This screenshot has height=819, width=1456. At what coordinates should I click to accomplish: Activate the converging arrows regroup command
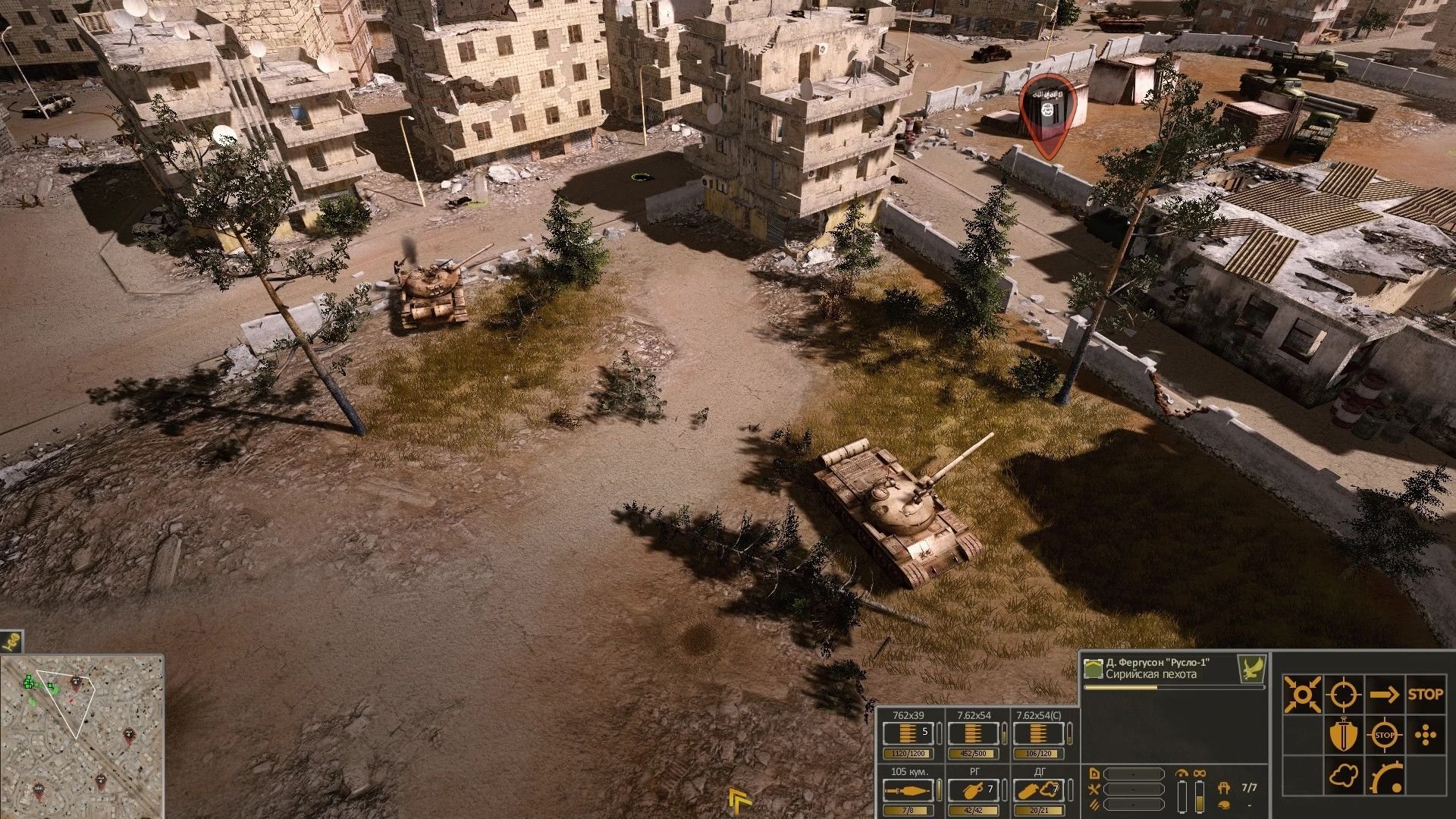point(1302,694)
